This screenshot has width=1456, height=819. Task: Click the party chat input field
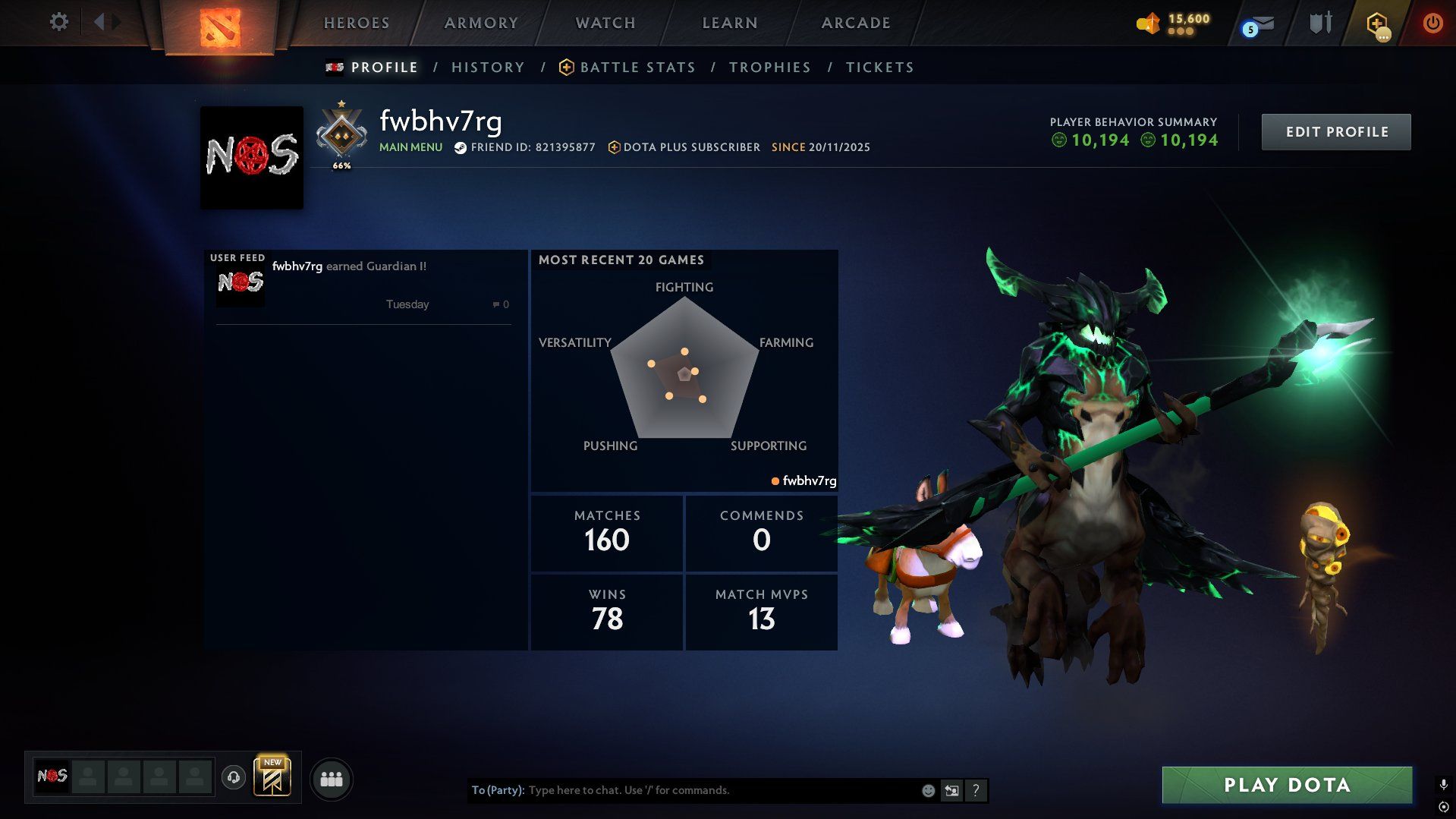[721, 790]
